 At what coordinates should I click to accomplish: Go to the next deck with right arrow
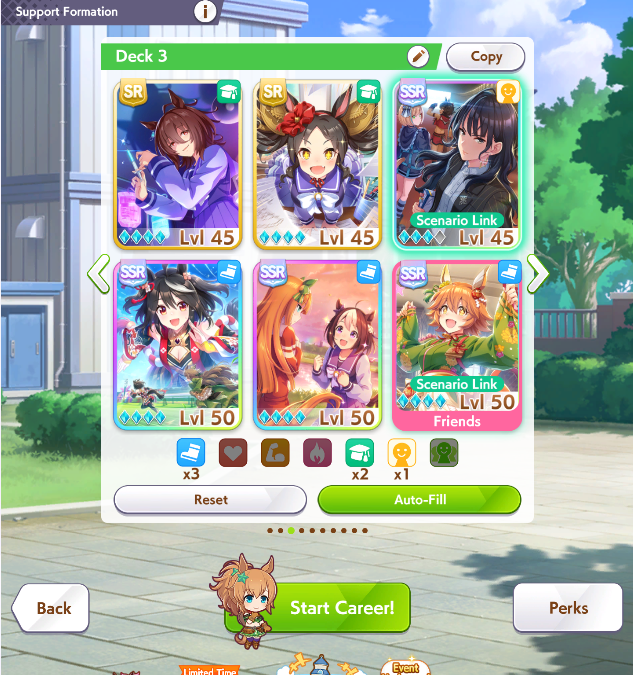coord(537,273)
